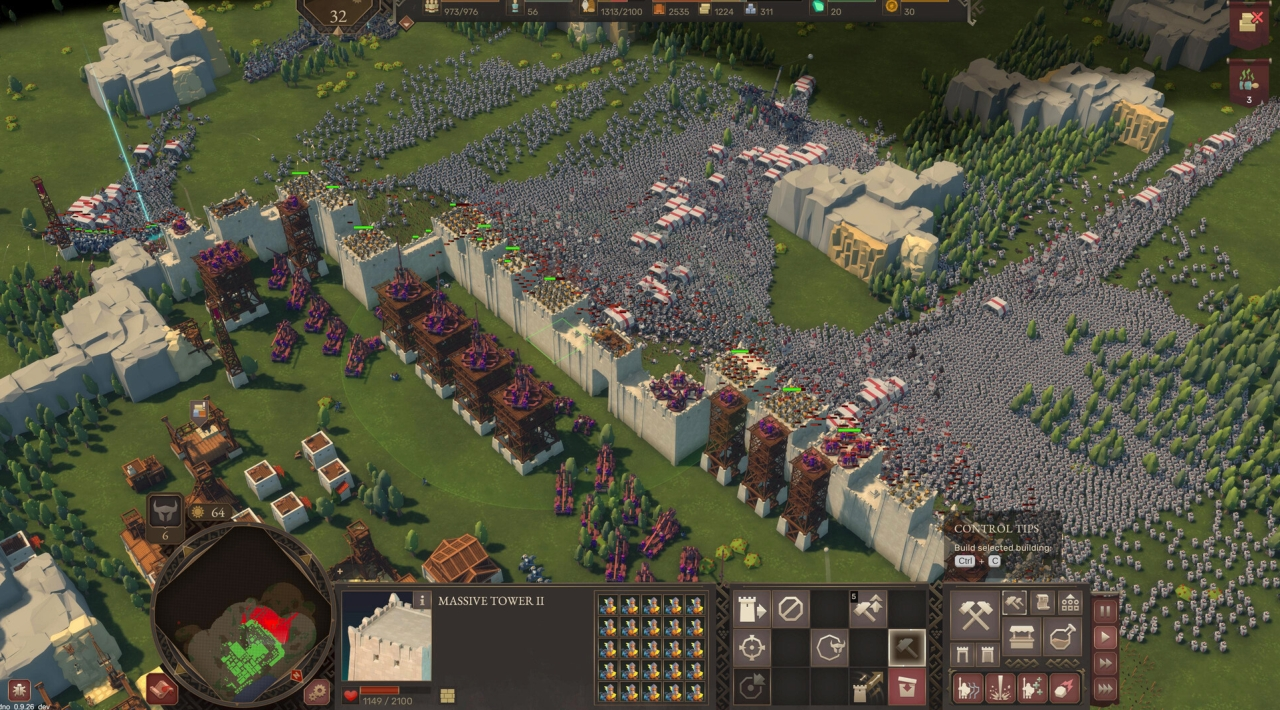
Task: Switch to double fast-forward speed
Action: coord(1105,663)
